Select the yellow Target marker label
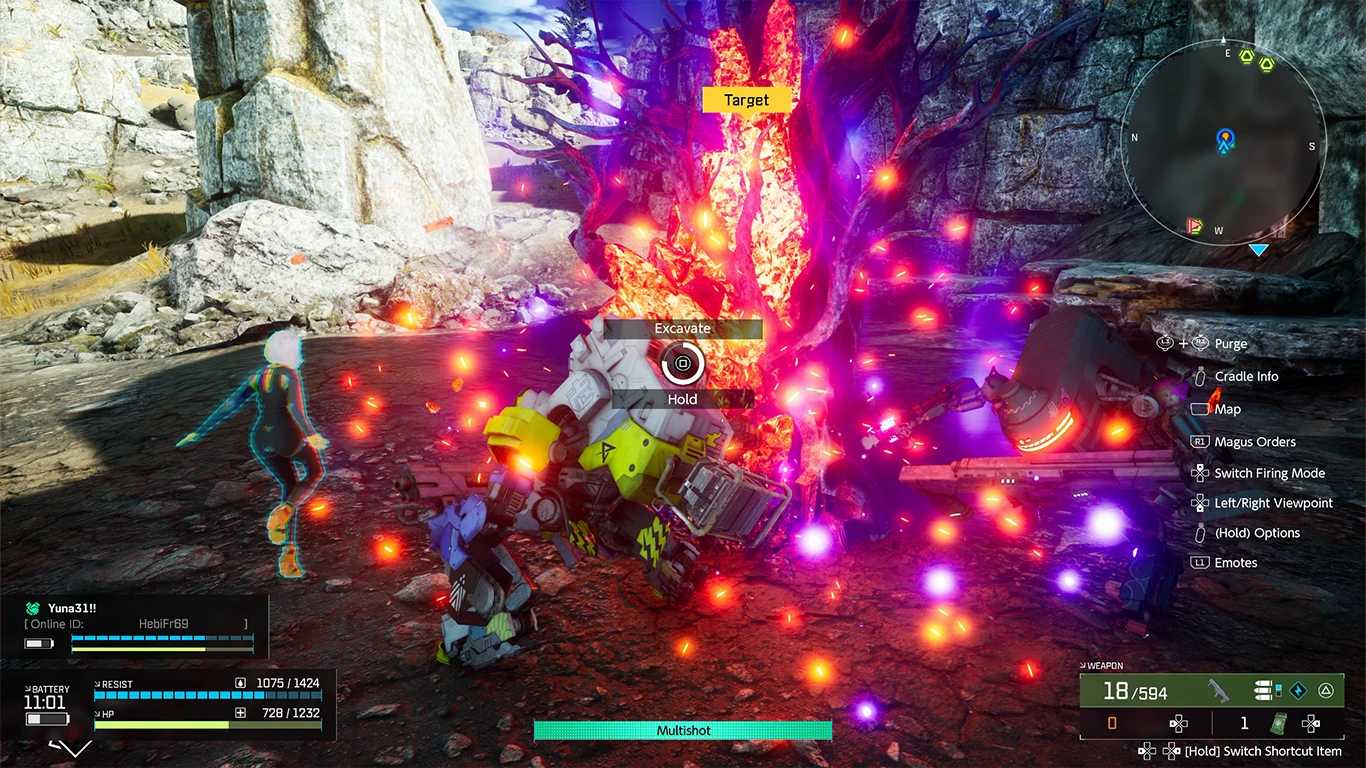 pos(746,100)
